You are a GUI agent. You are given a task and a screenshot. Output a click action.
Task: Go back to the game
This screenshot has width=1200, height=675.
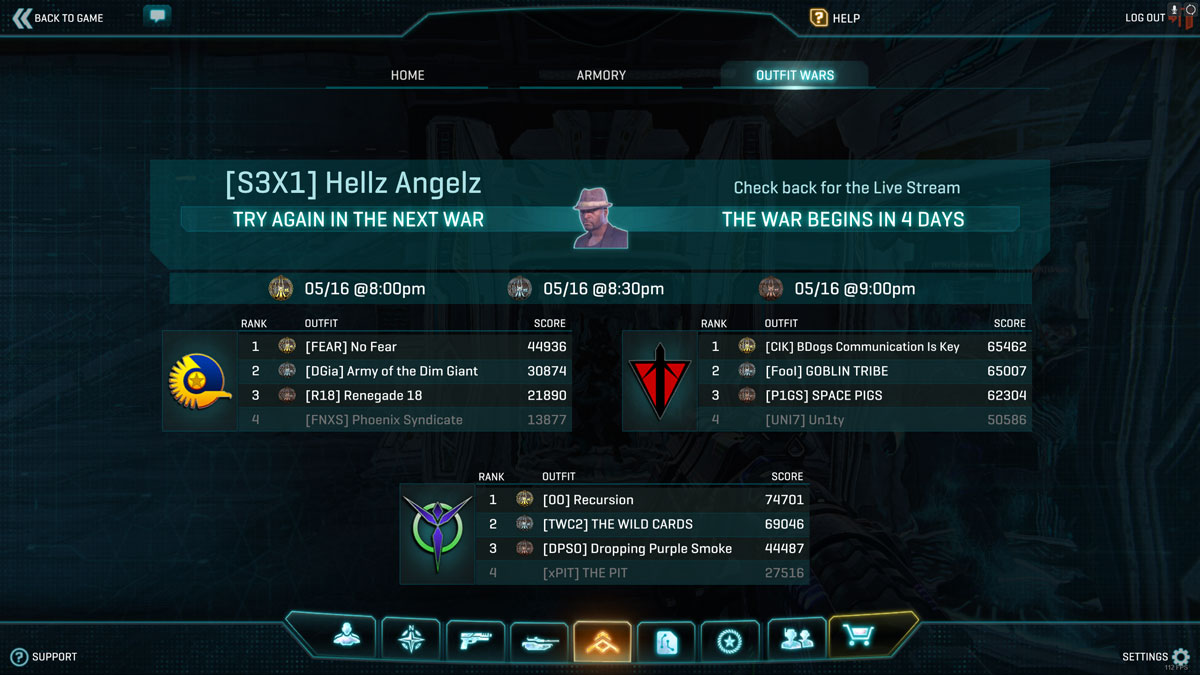58,18
